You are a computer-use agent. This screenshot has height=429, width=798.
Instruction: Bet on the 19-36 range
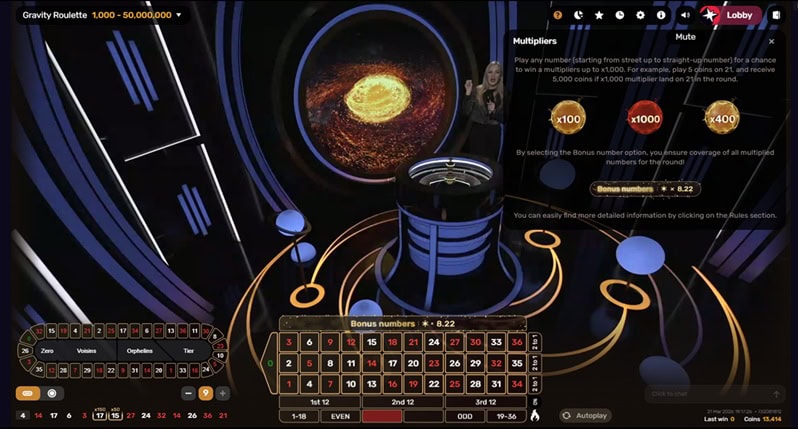pyautogui.click(x=505, y=415)
